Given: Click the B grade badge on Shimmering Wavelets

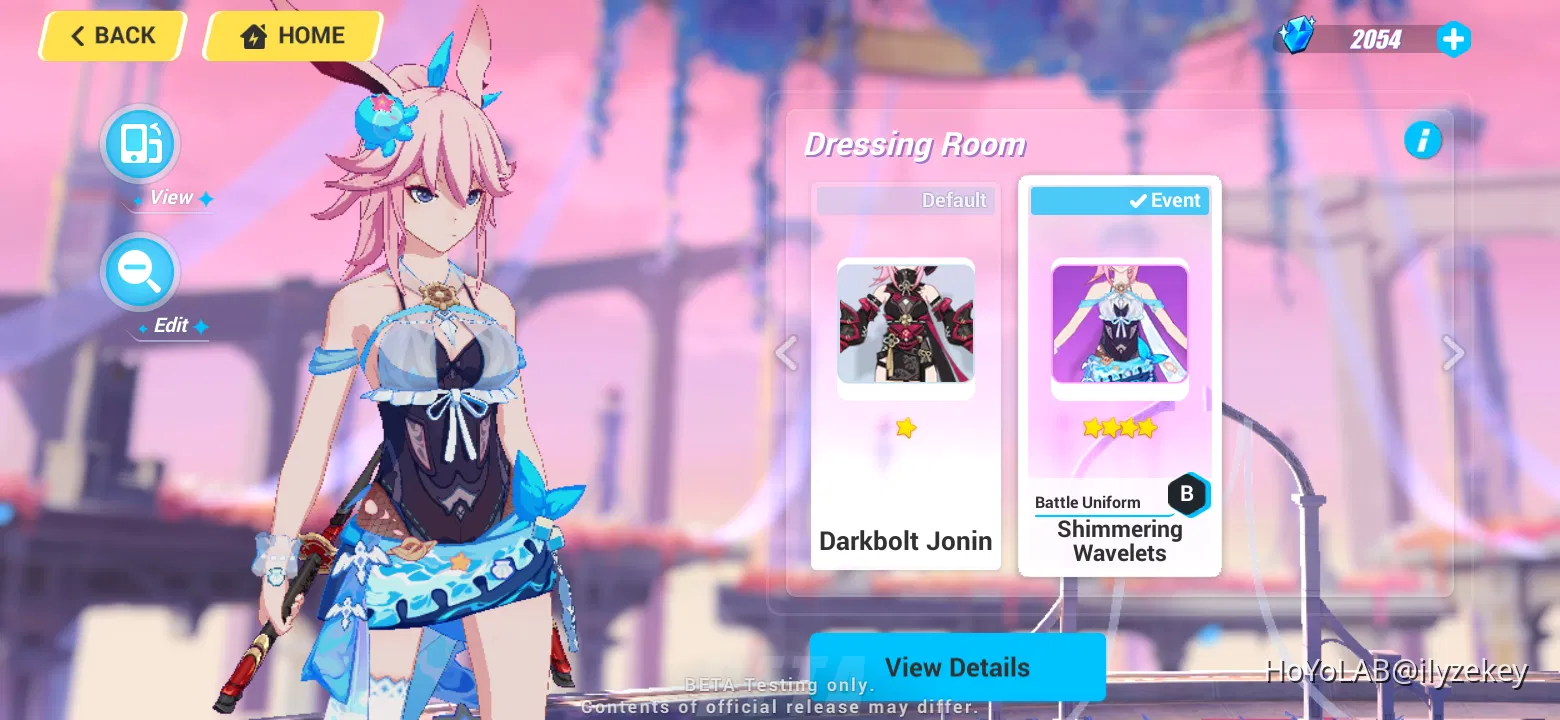Looking at the screenshot, I should click(1188, 493).
